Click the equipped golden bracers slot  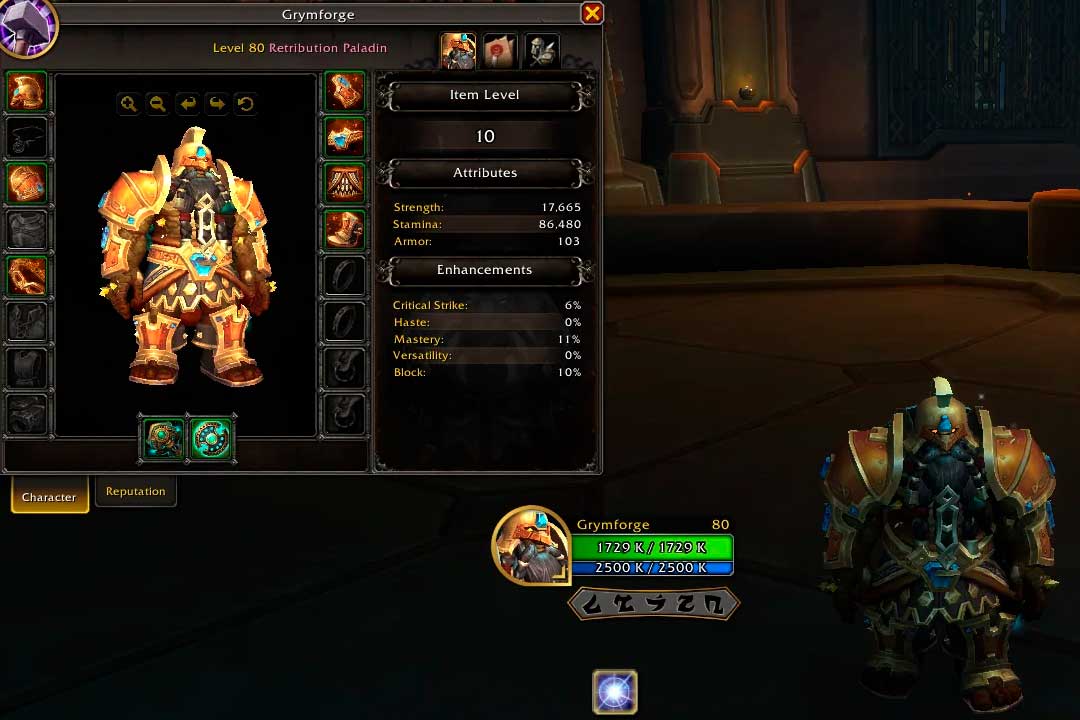(x=26, y=275)
